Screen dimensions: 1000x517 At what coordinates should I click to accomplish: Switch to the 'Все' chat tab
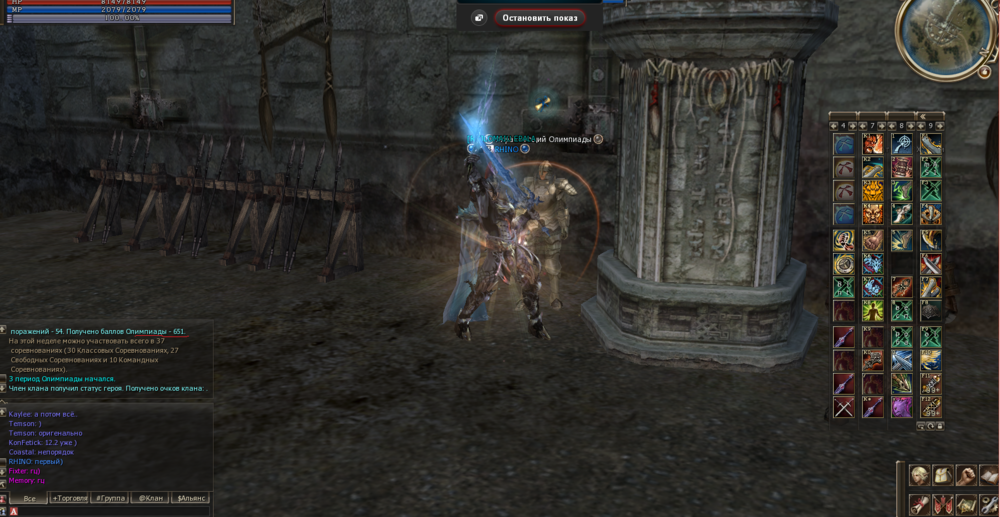pyautogui.click(x=29, y=498)
